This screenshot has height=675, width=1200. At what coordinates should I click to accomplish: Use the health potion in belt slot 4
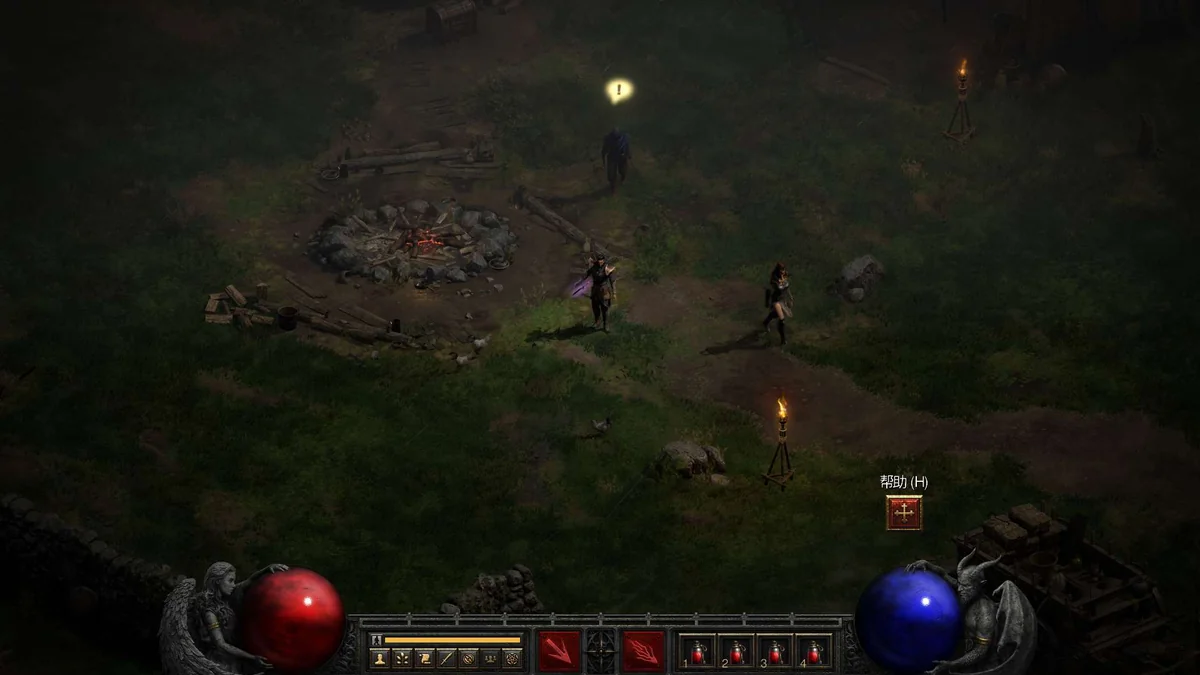[814, 651]
